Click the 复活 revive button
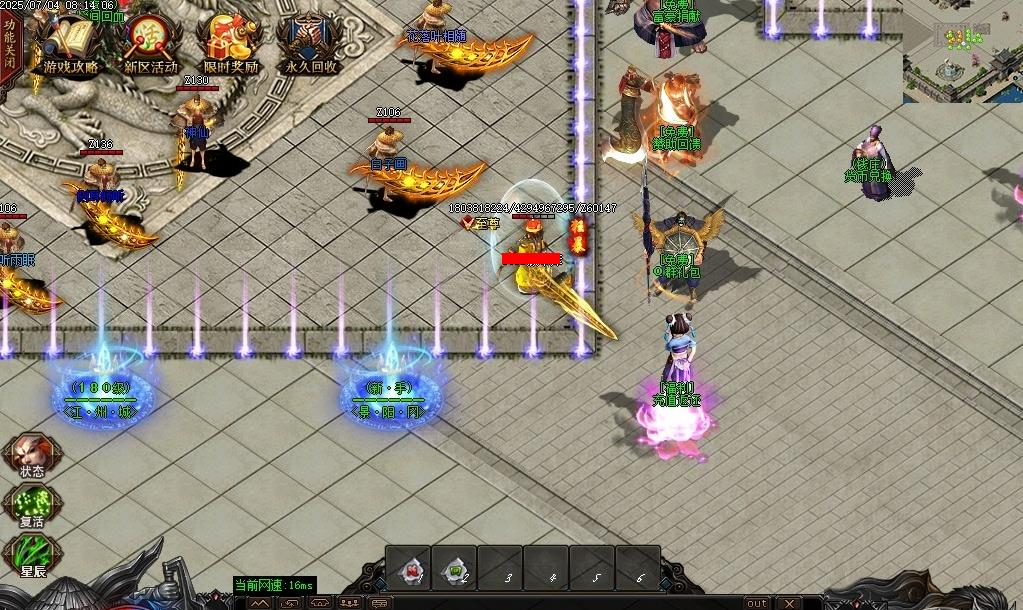Screen dimensions: 1023x610 30,506
